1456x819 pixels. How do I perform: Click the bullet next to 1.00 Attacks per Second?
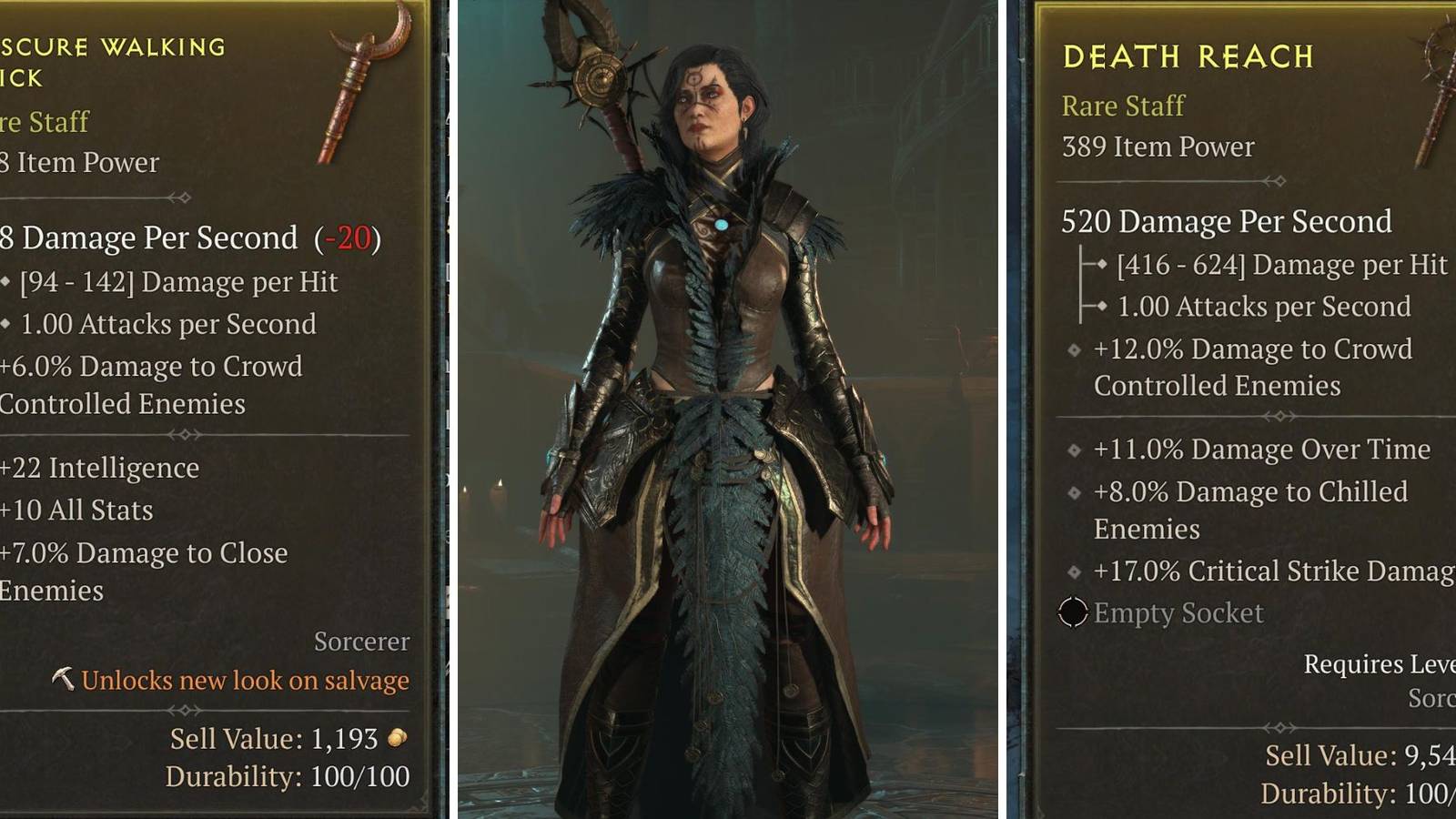1101,308
